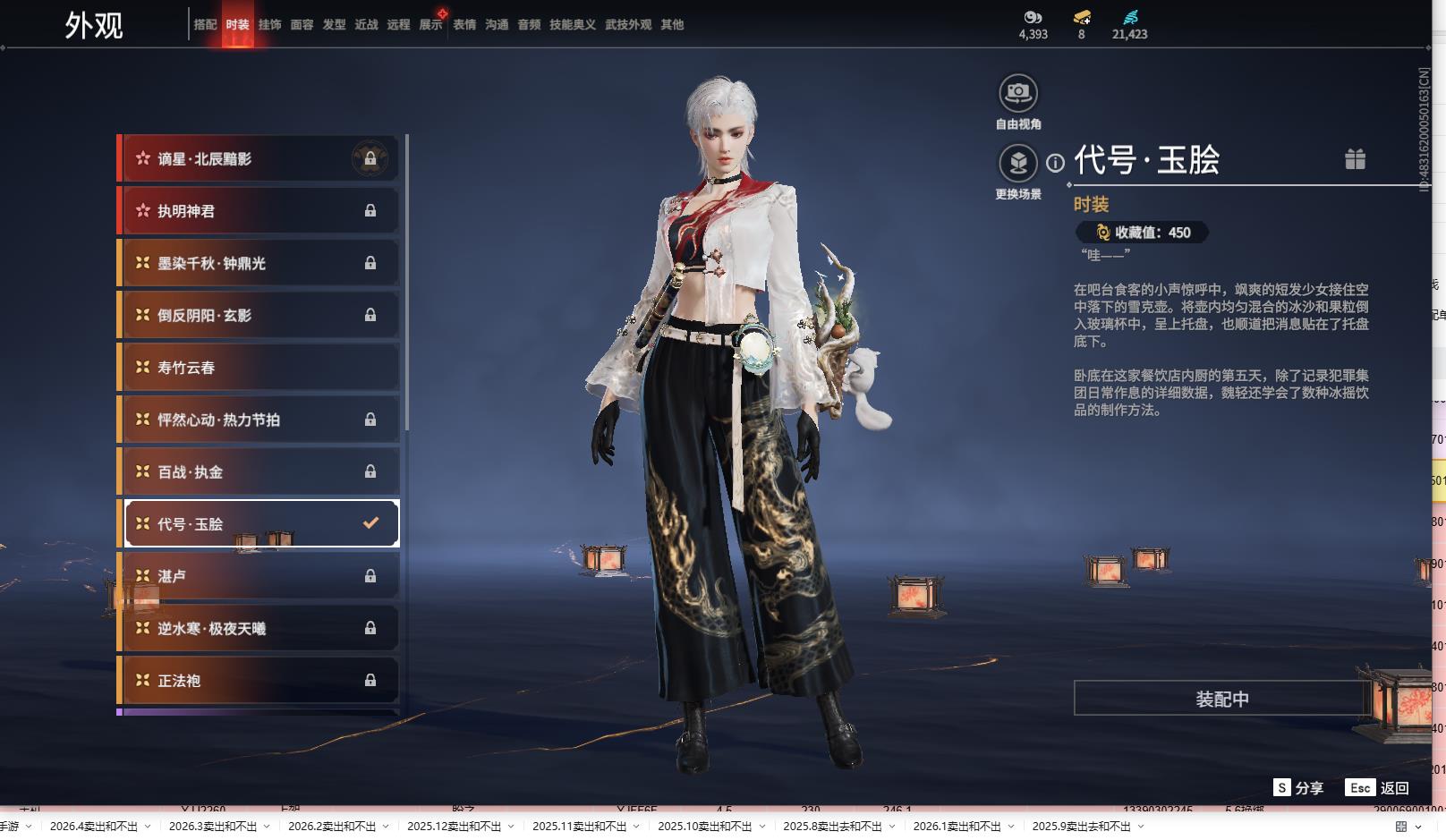Click the 装配中 equip button
This screenshot has width=1446, height=840.
(1221, 699)
